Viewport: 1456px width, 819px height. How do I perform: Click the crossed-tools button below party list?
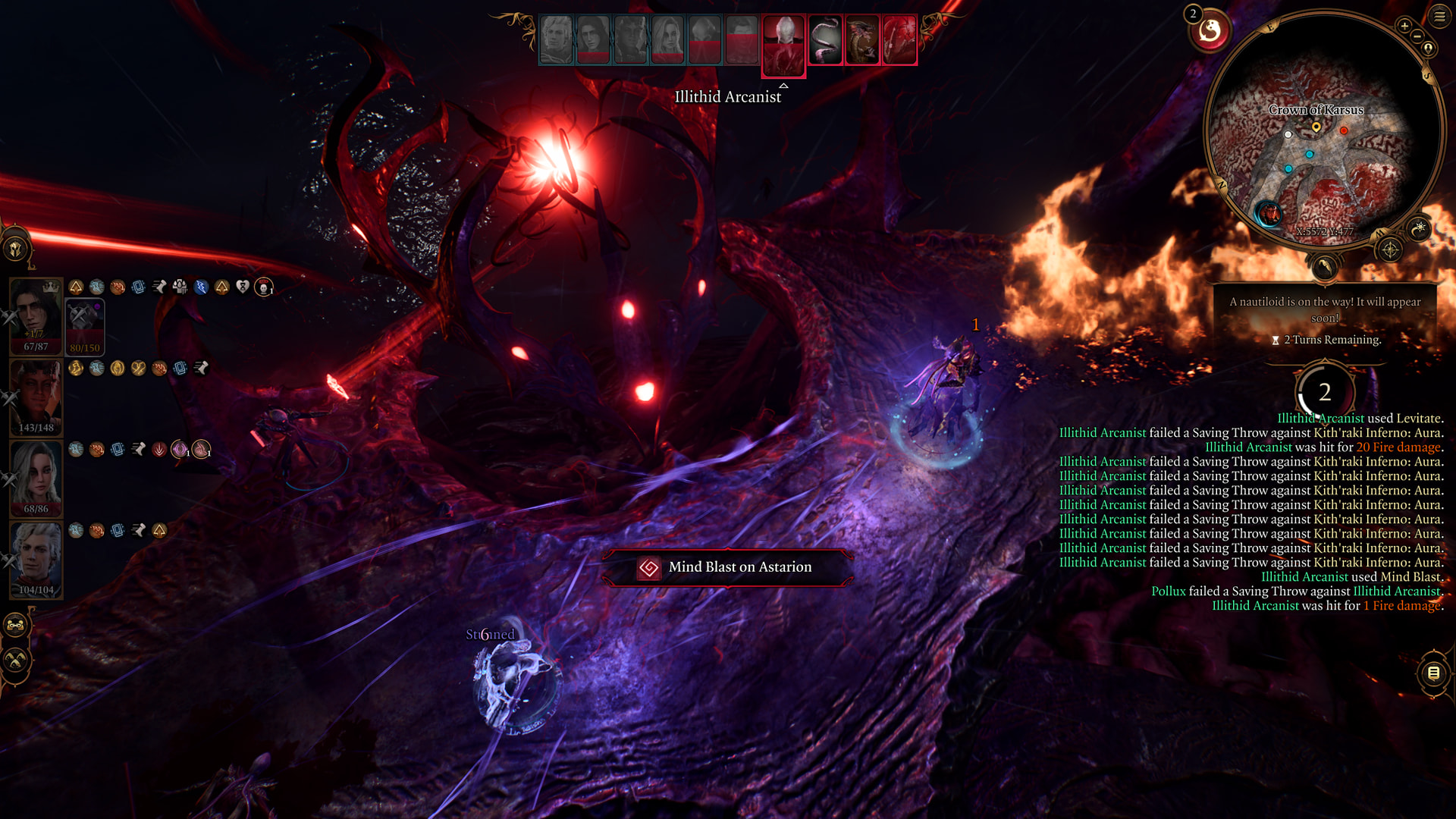16,661
